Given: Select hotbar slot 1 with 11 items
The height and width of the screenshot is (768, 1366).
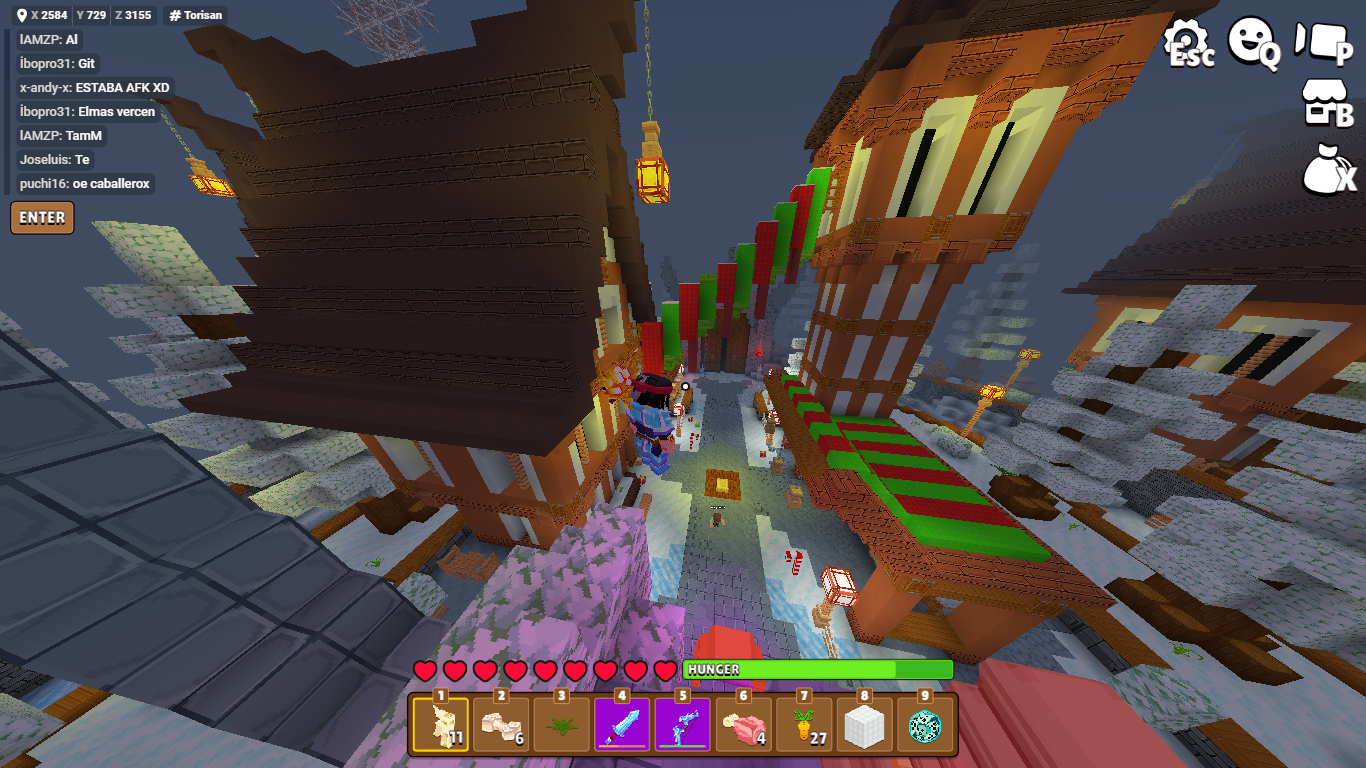Looking at the screenshot, I should click(441, 724).
